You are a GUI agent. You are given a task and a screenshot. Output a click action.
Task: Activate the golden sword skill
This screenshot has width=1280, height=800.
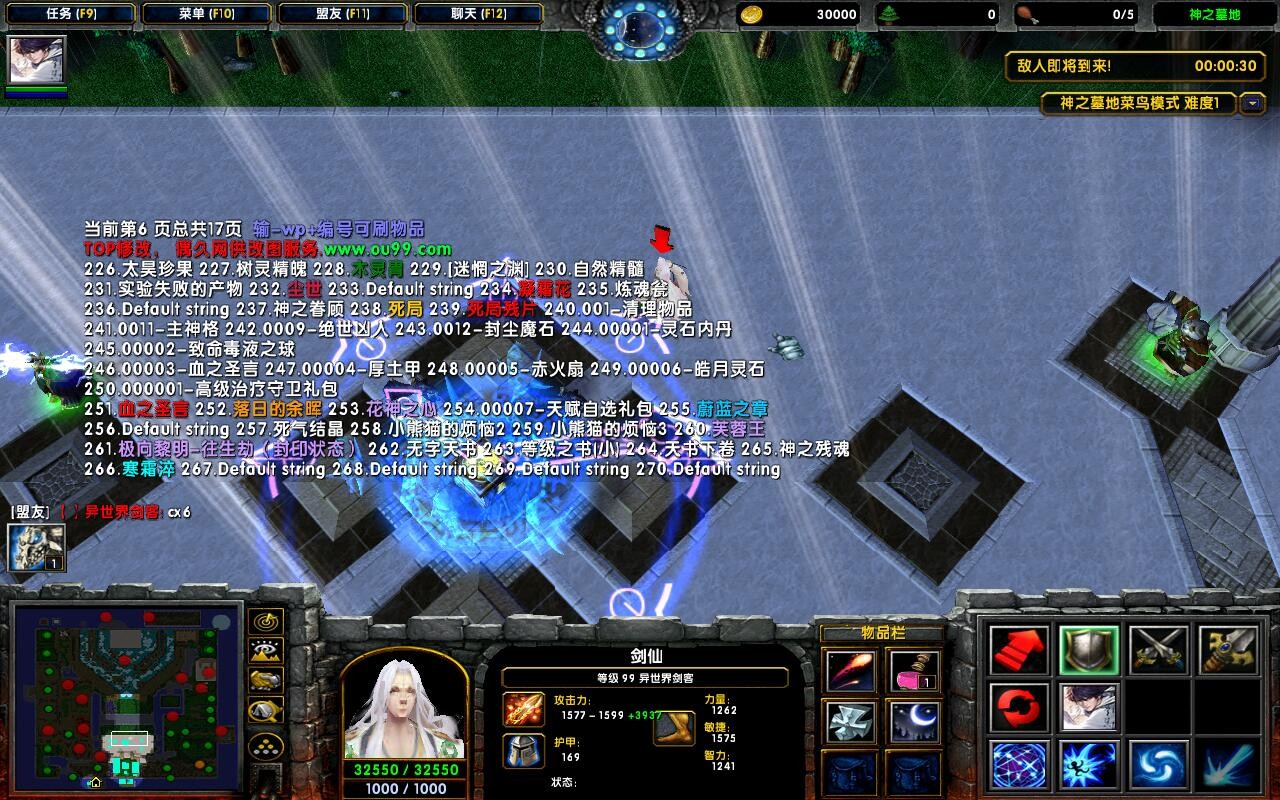point(1227,651)
